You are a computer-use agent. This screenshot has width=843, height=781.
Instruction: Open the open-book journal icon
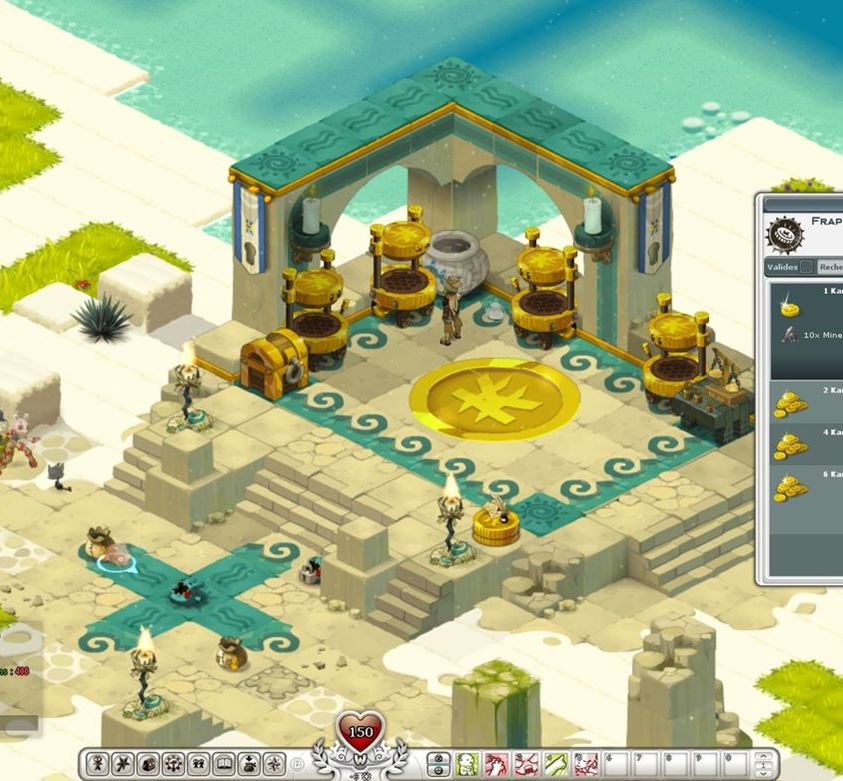coord(223,765)
